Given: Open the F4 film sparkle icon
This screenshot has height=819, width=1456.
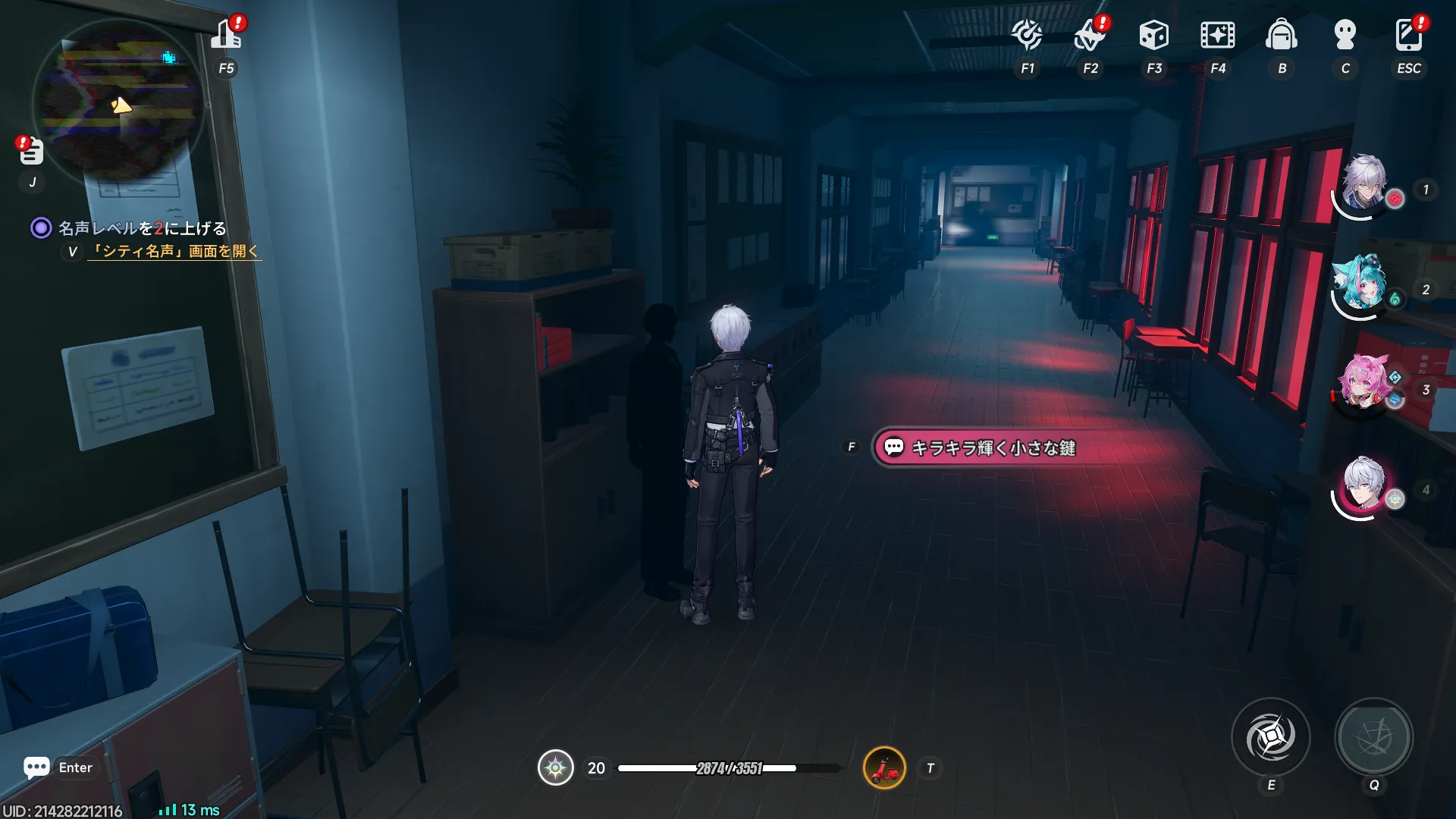Looking at the screenshot, I should (1217, 35).
